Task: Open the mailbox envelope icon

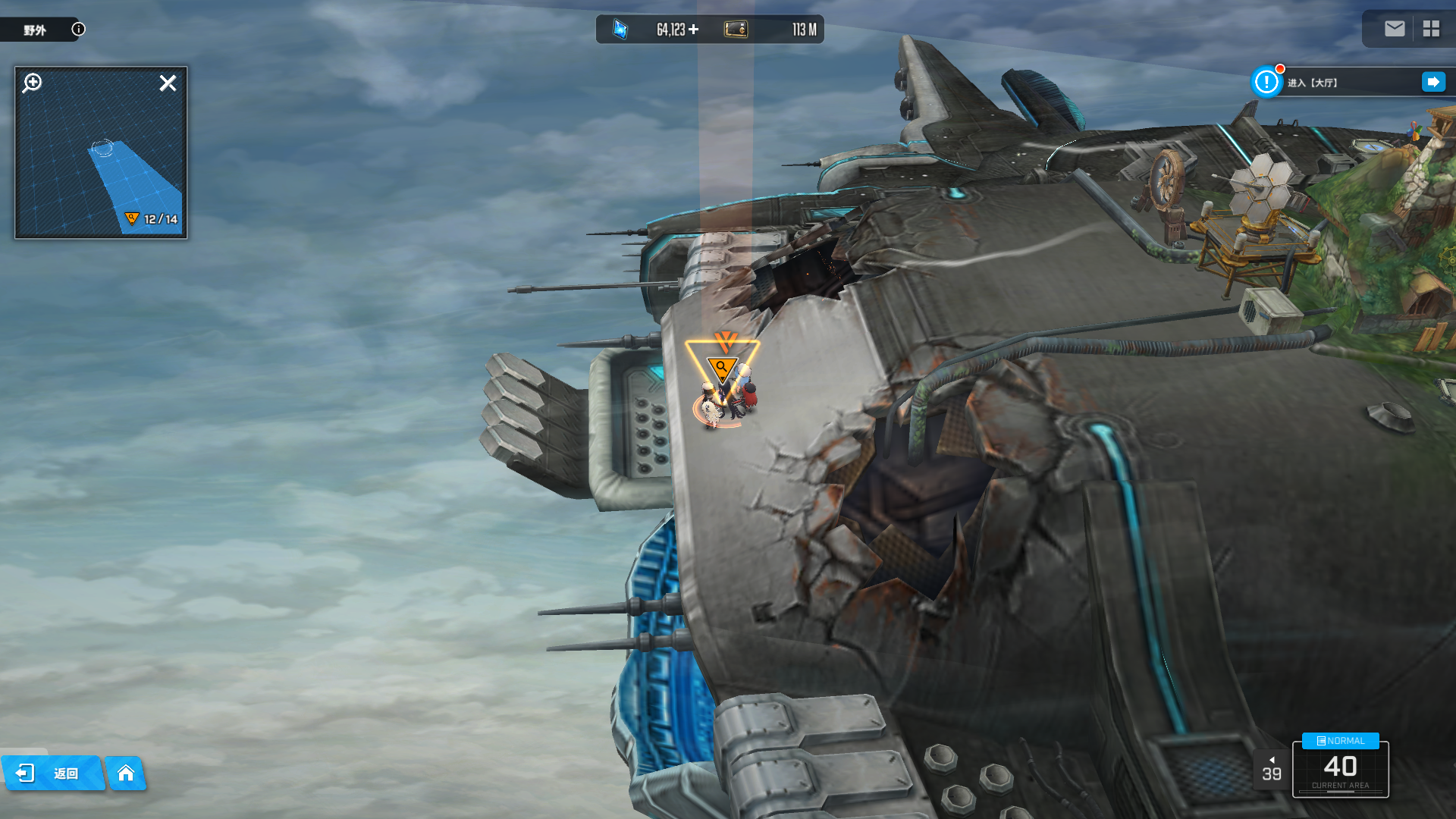Action: coord(1394,29)
